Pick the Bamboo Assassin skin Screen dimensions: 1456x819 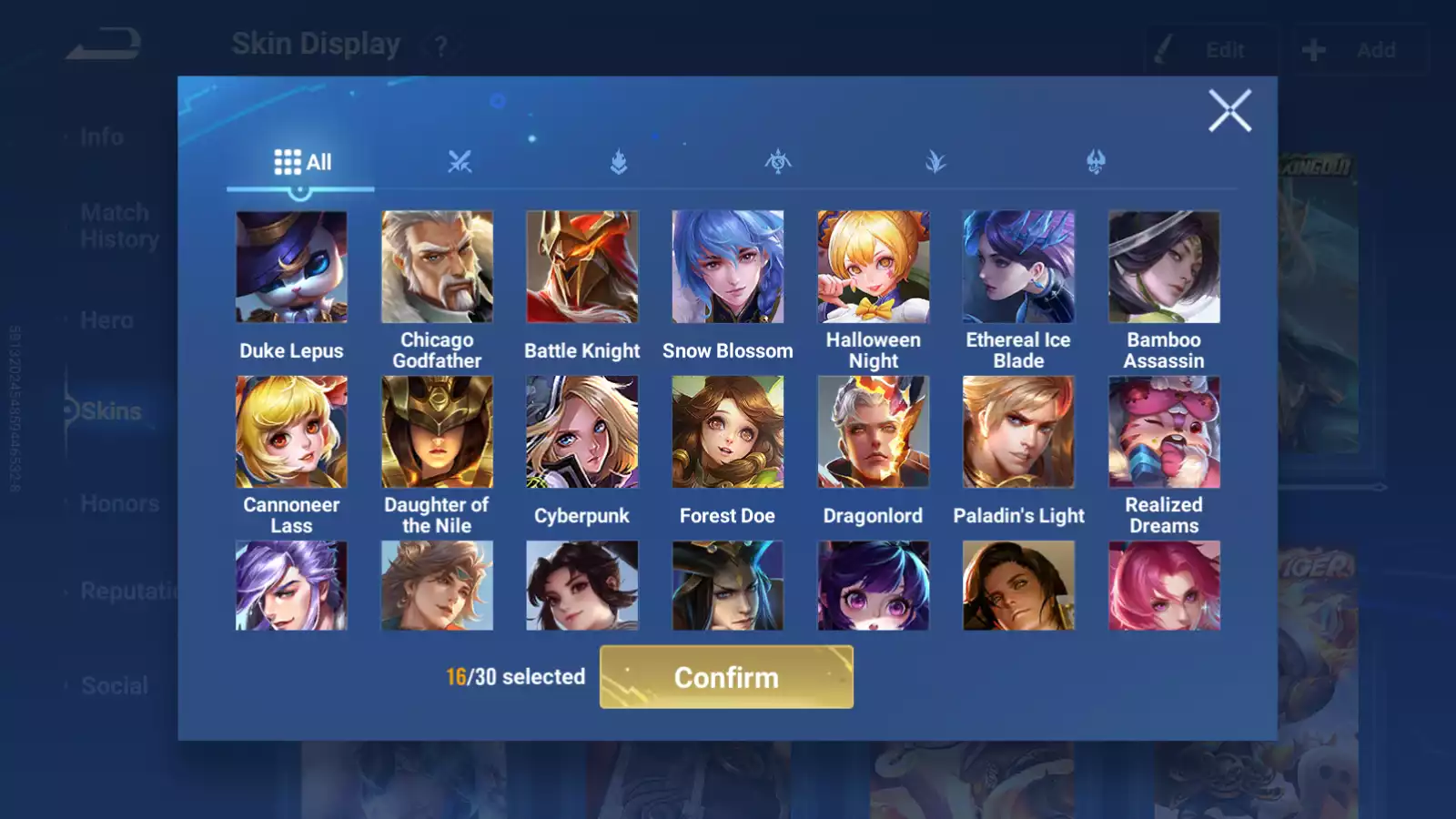(x=1164, y=268)
